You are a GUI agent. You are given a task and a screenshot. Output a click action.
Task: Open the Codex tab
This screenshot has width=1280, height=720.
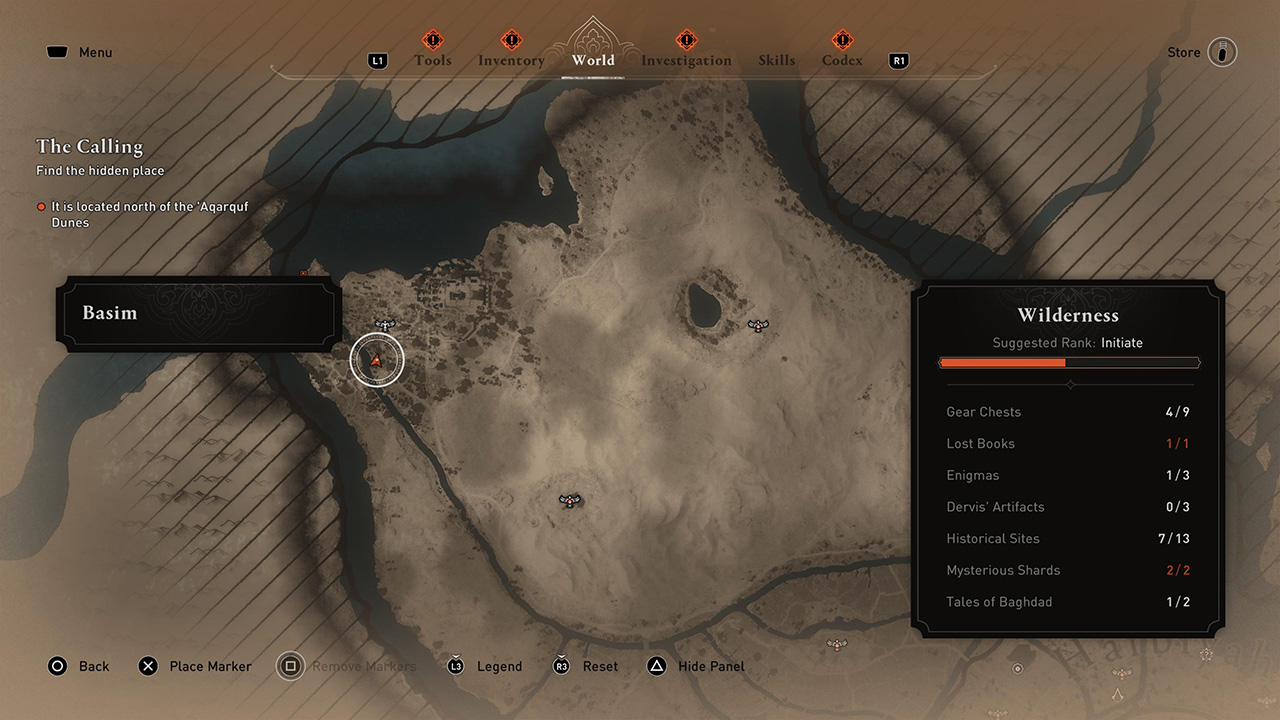[x=842, y=60]
